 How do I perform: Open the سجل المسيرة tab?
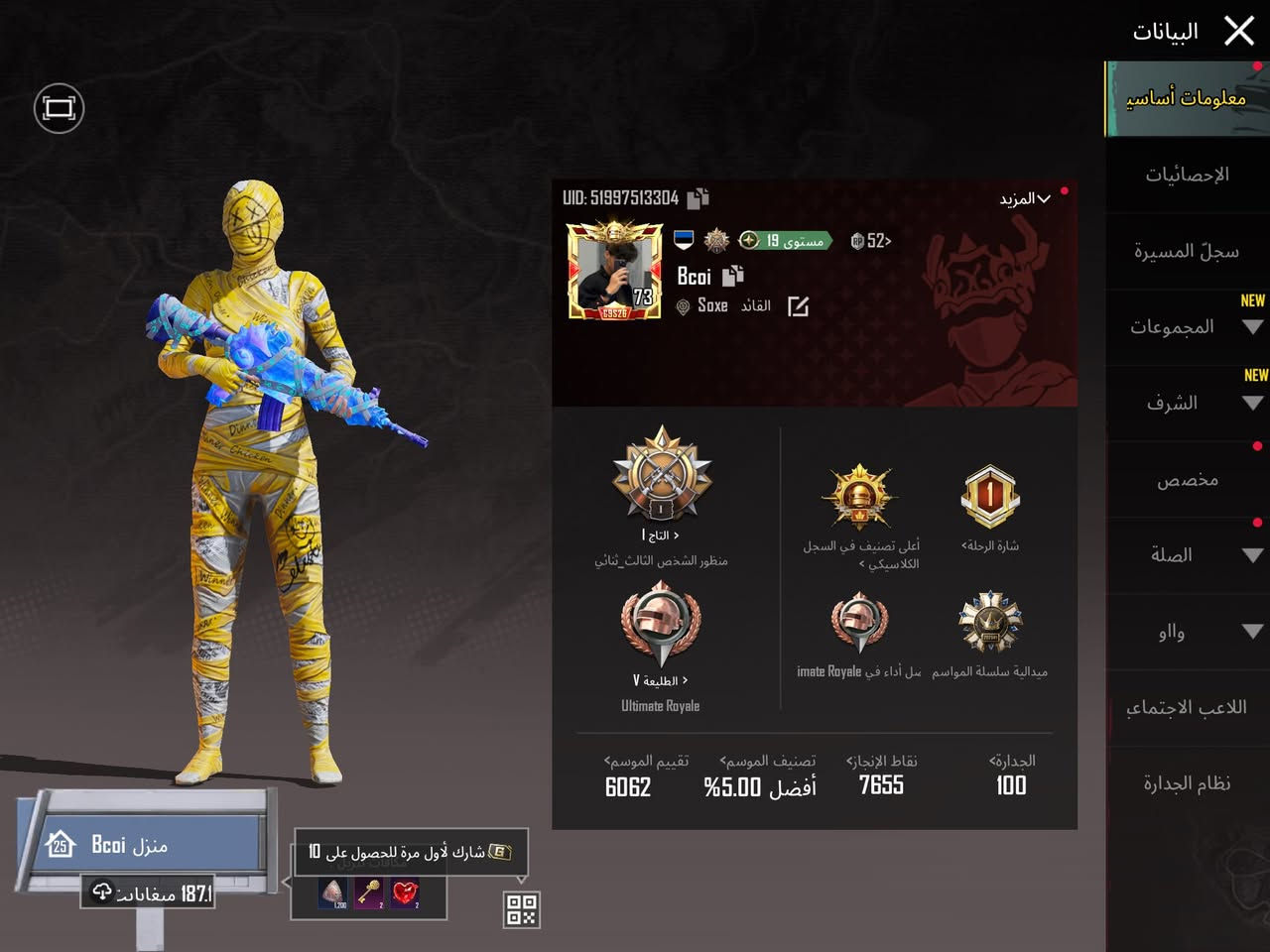tap(1187, 250)
